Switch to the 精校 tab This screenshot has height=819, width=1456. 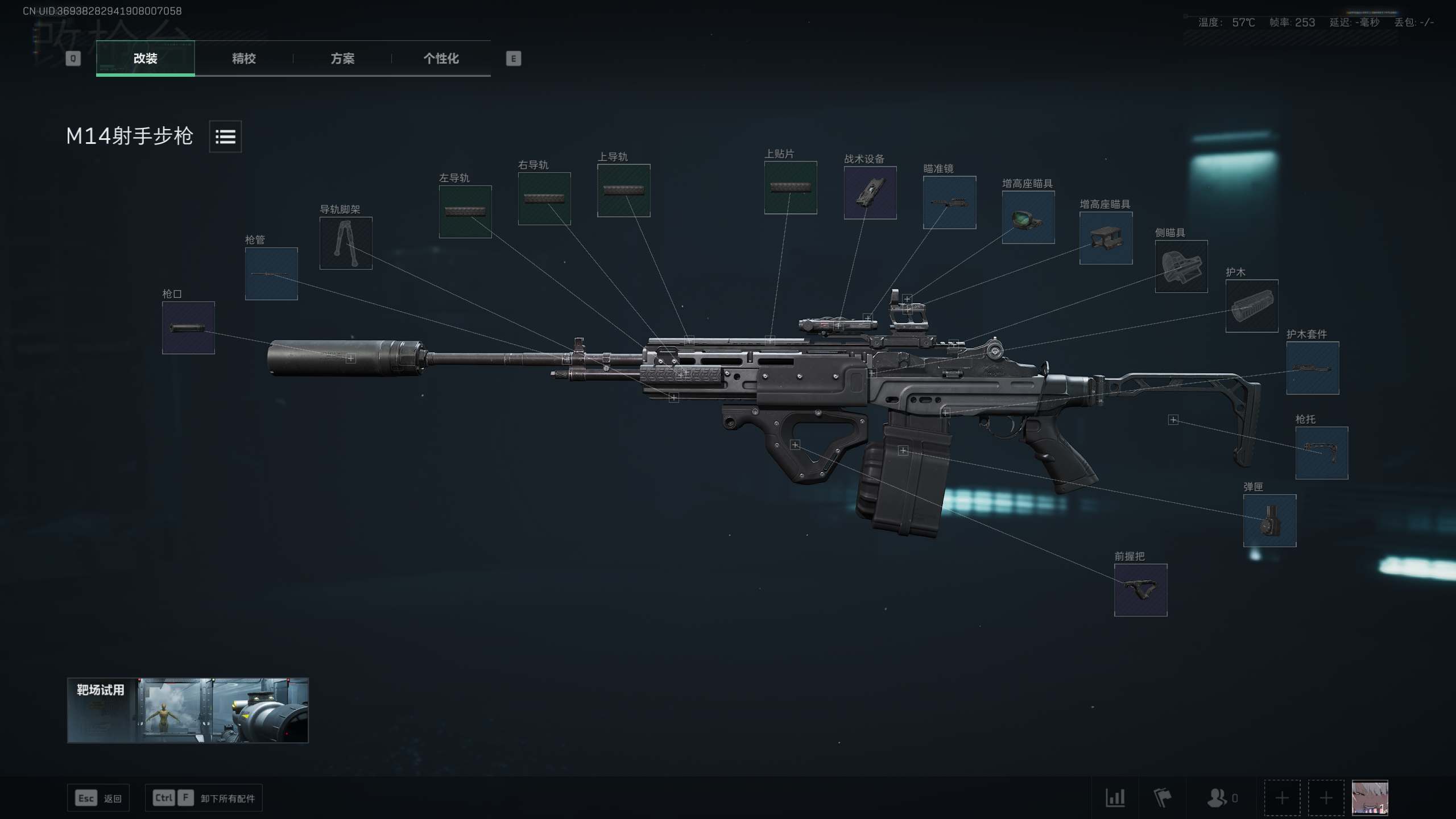click(x=243, y=58)
